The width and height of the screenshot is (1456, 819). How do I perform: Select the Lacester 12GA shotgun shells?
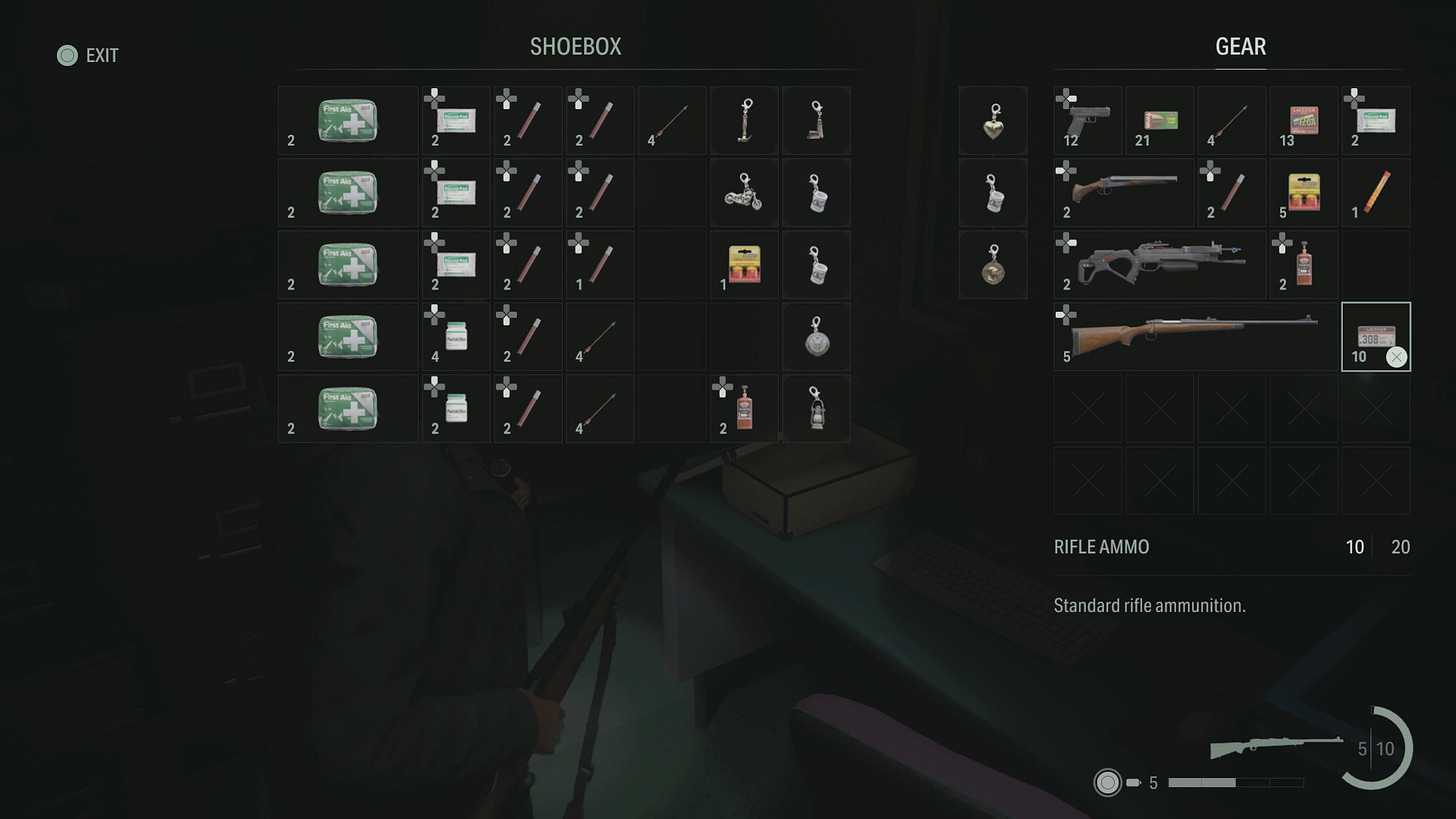pos(1303,120)
